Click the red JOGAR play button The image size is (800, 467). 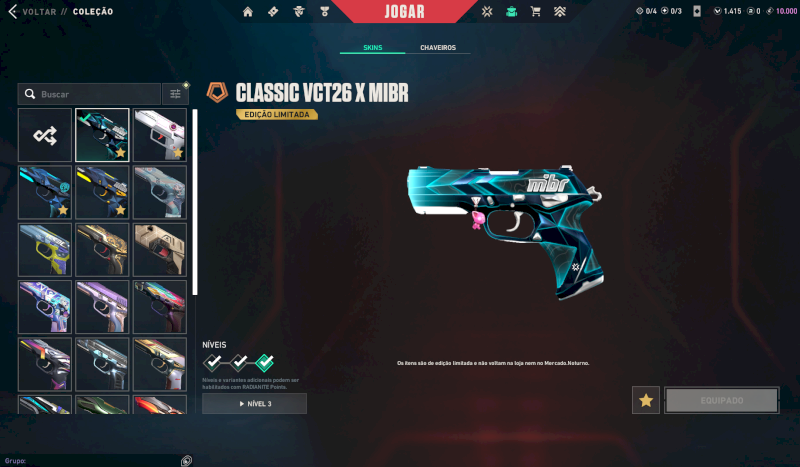pyautogui.click(x=404, y=12)
